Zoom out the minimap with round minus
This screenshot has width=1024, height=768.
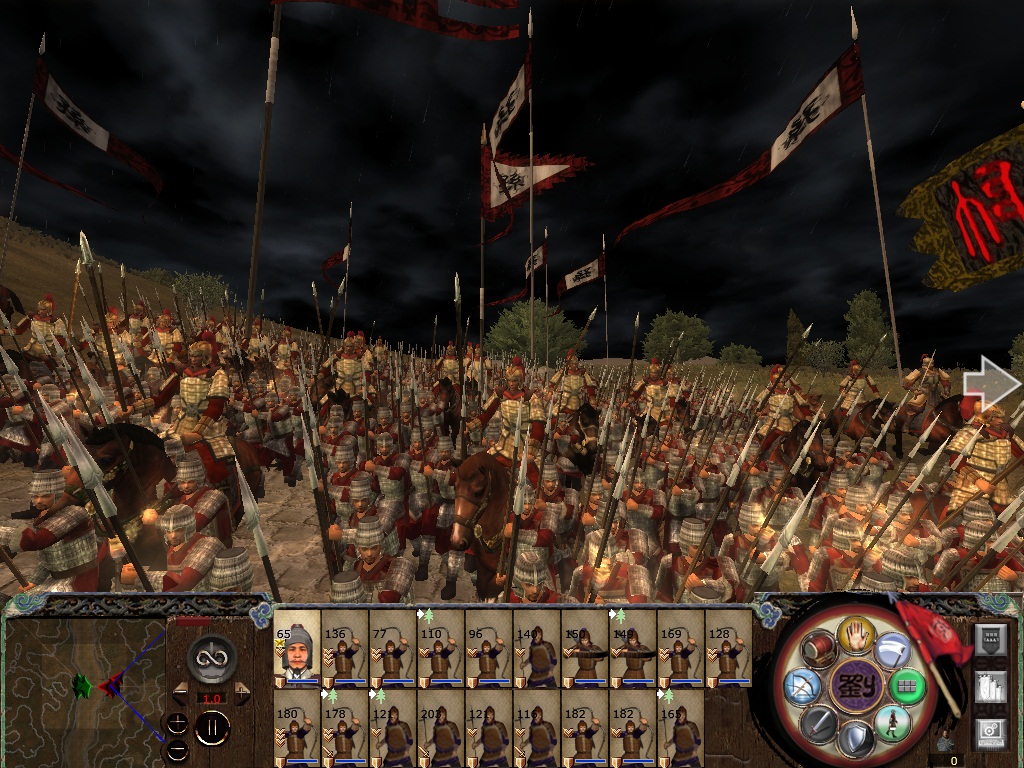177,749
